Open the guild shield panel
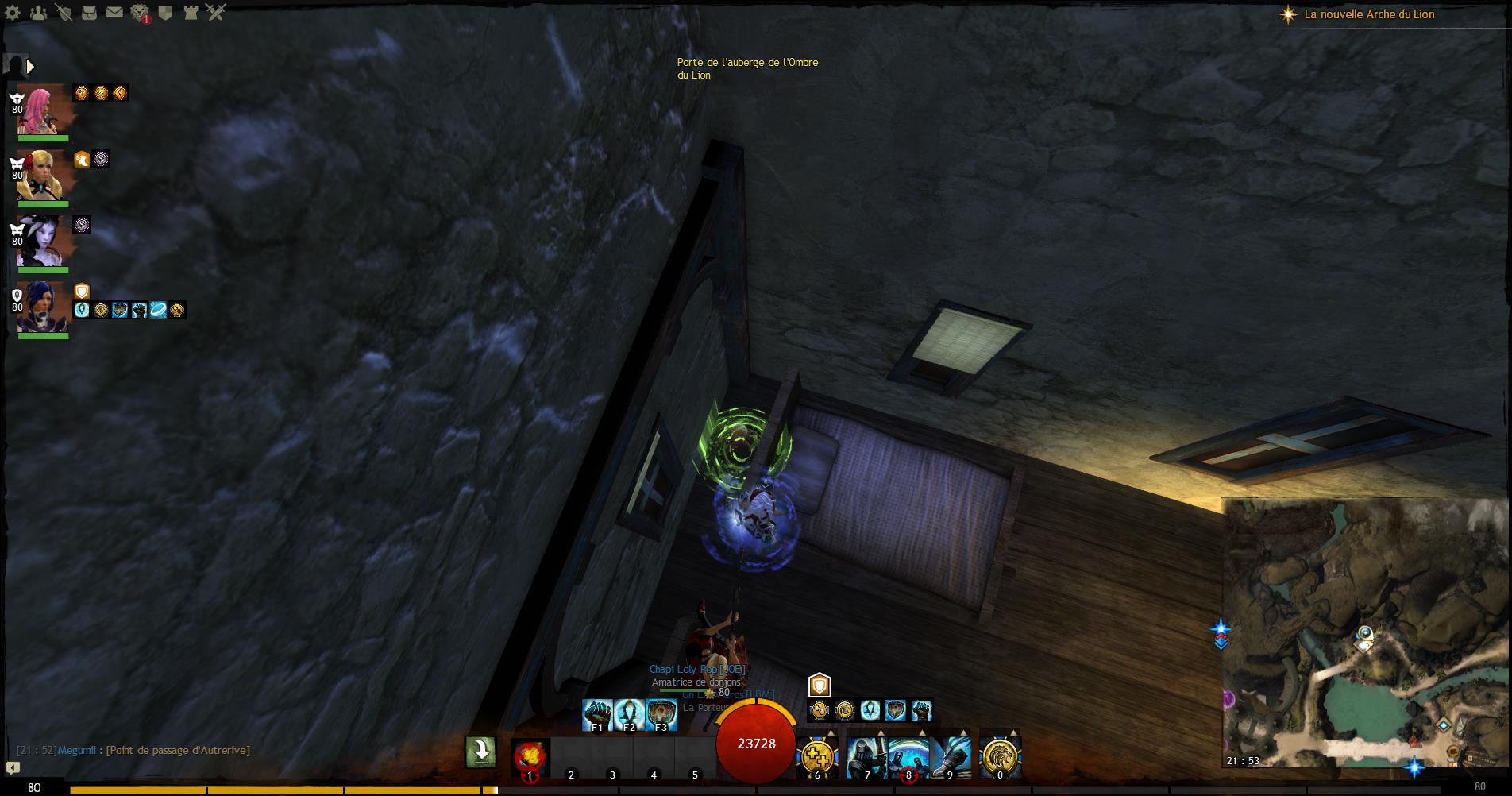 point(165,13)
